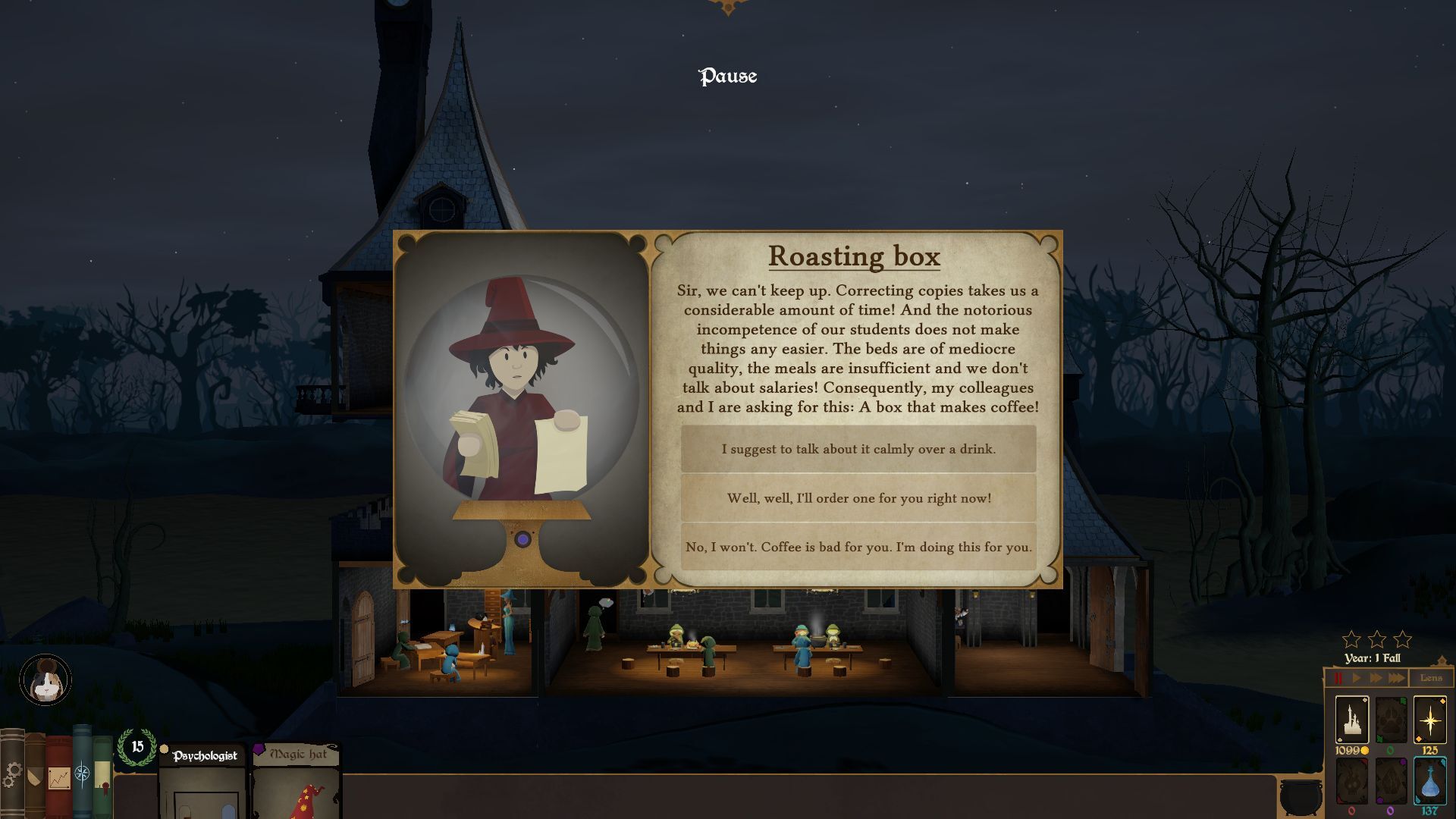Select the Magic hat card

pyautogui.click(x=297, y=785)
